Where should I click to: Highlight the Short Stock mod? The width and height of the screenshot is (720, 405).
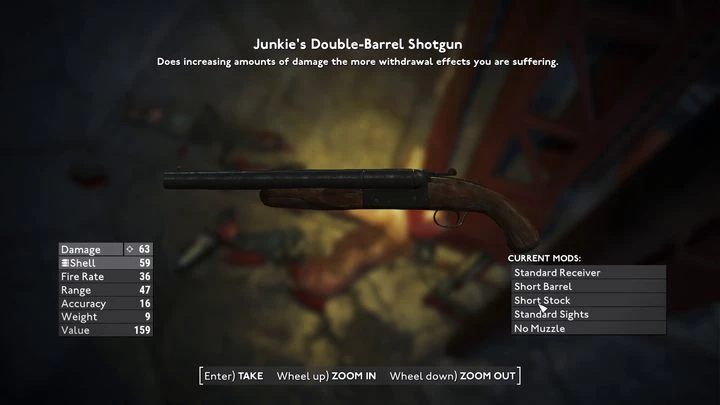587,300
